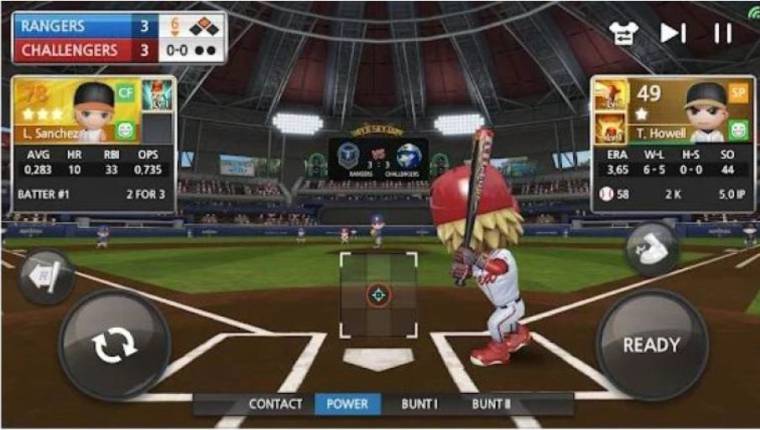The width and height of the screenshot is (760, 430).
Task: Click the green icon on Howell's card
Action: pyautogui.click(x=738, y=130)
